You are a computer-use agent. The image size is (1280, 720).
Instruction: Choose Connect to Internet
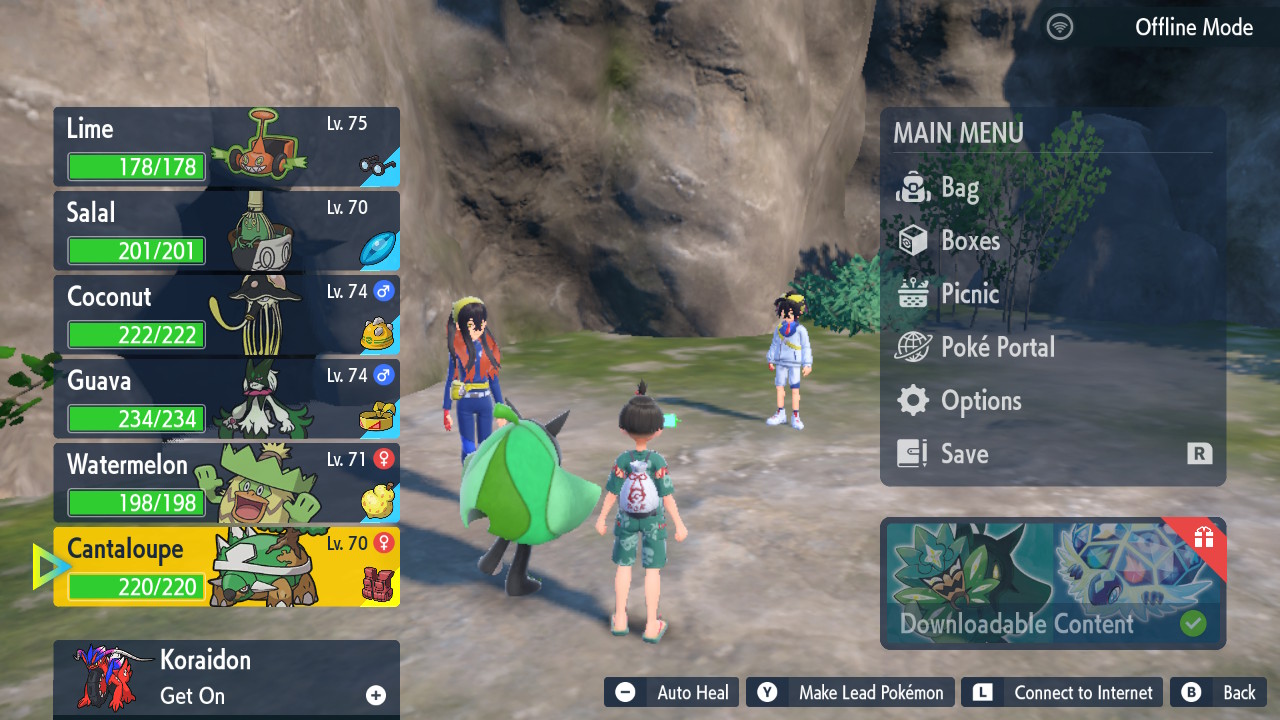click(1064, 693)
